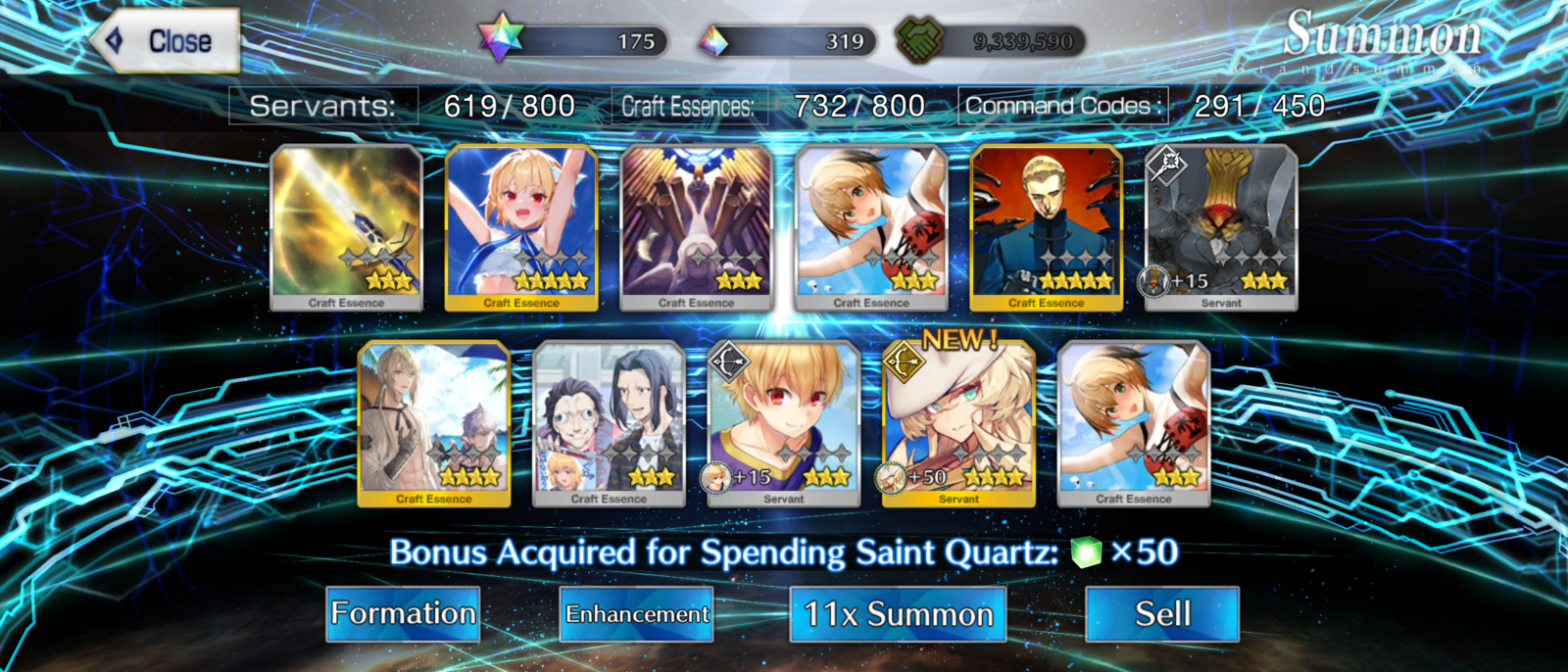This screenshot has width=1568, height=672.
Task: Select the dark armored Servant card
Action: [1221, 227]
